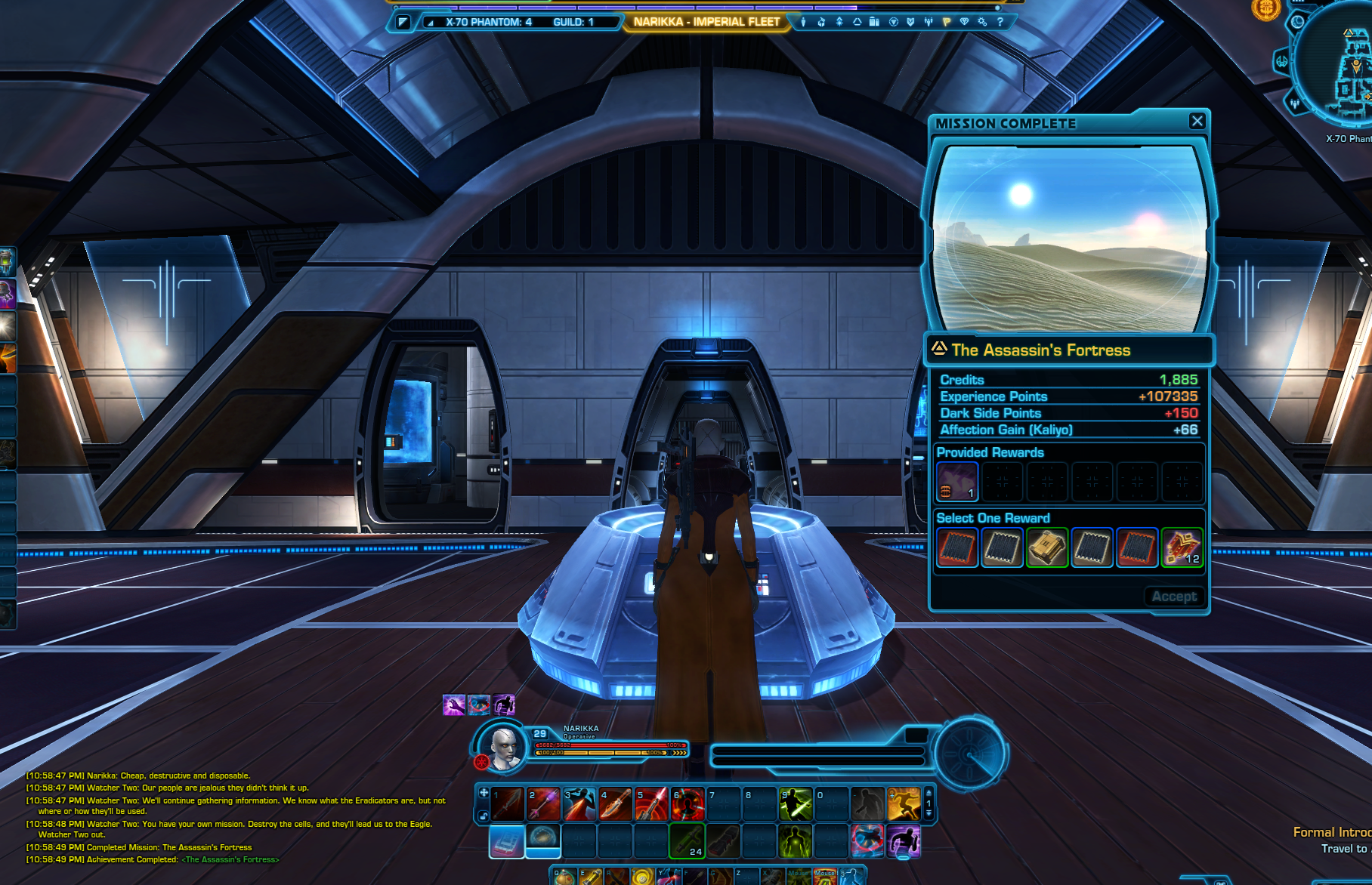Accept the mission rewards
The image size is (1372, 885).
tap(1174, 597)
